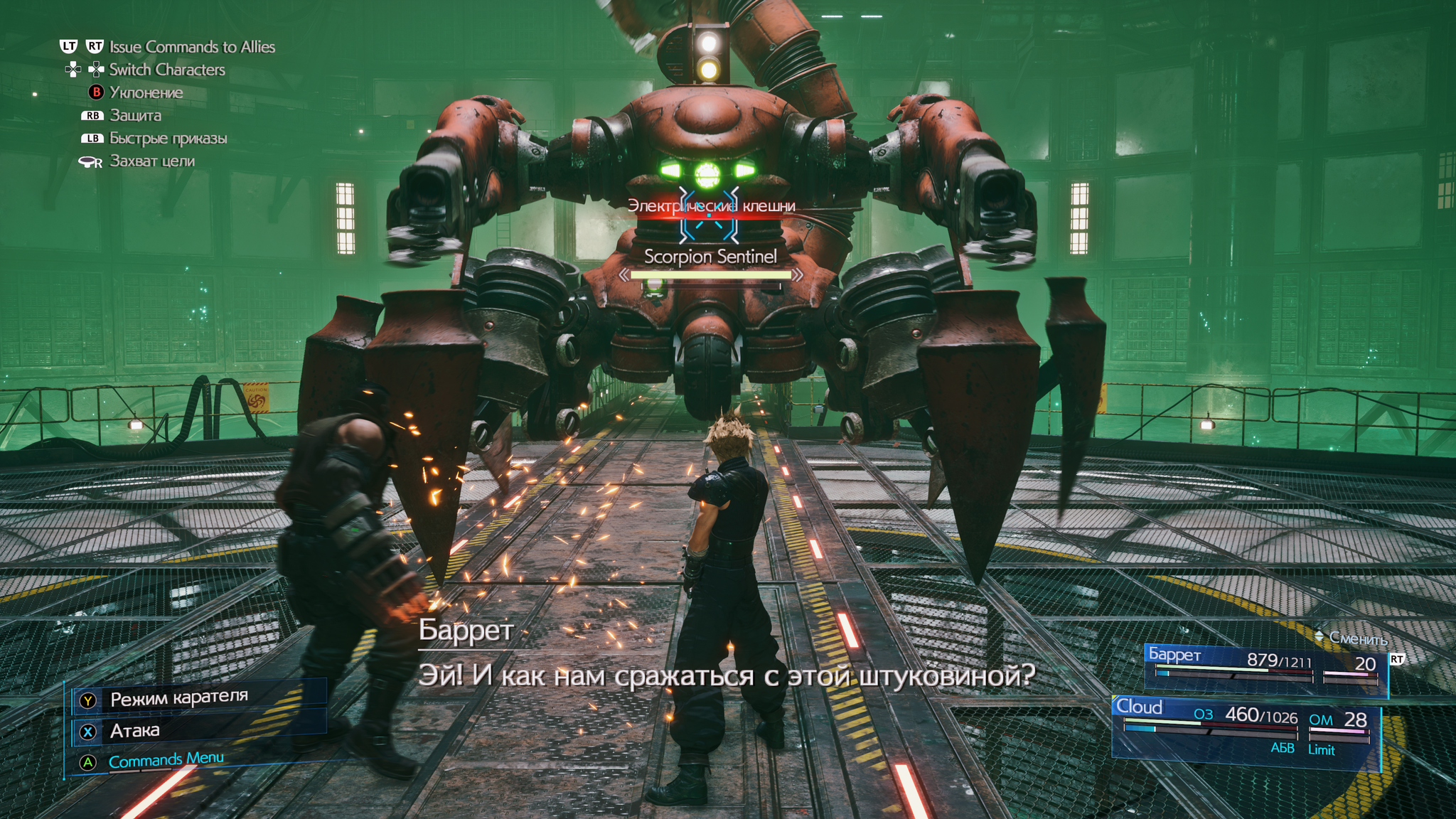Screen dimensions: 1456x819
Task: Click the Scorpion Sentinel lock-on reticle
Action: (x=709, y=214)
